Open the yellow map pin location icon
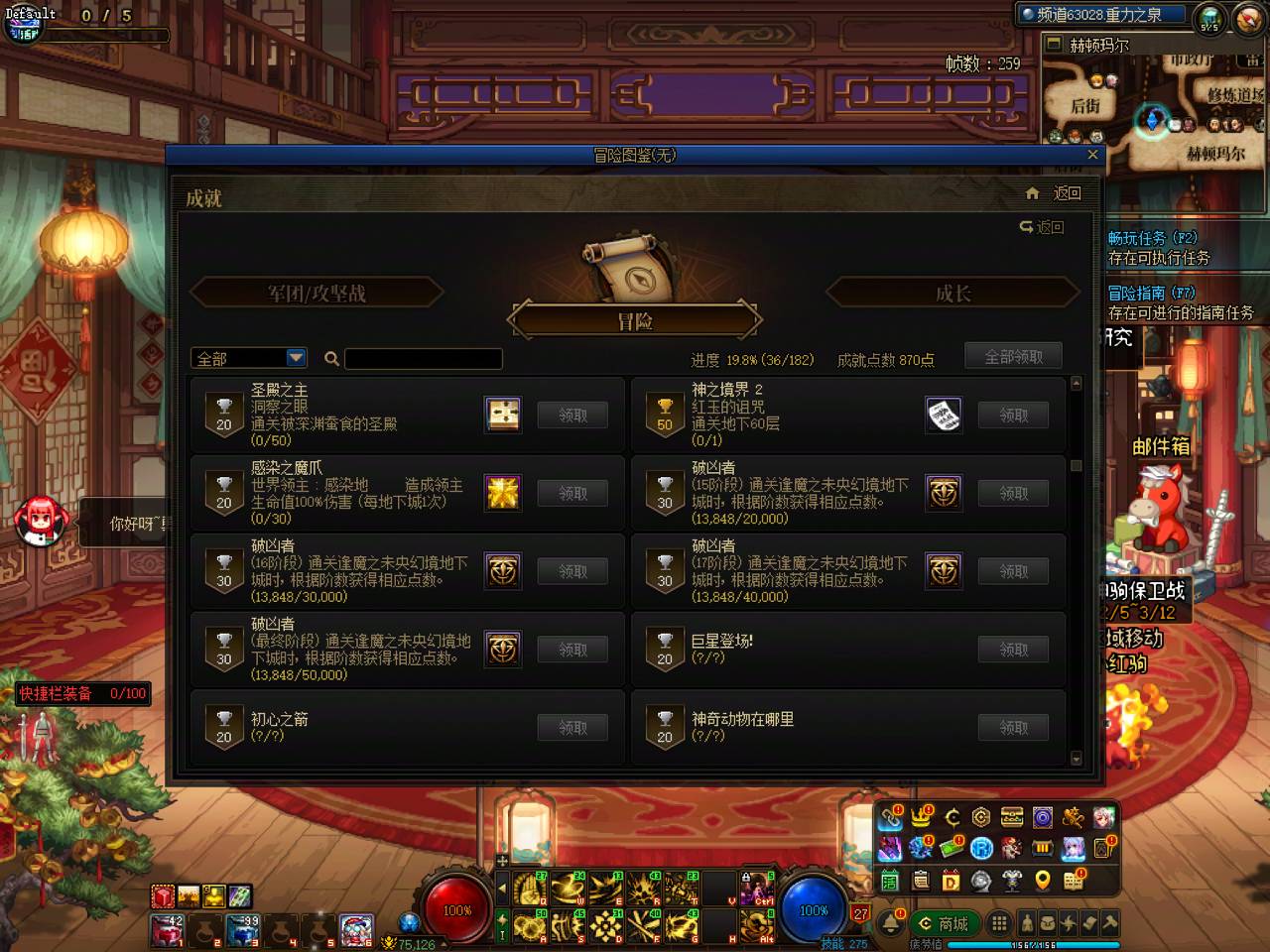The image size is (1270, 952). pyautogui.click(x=1041, y=881)
